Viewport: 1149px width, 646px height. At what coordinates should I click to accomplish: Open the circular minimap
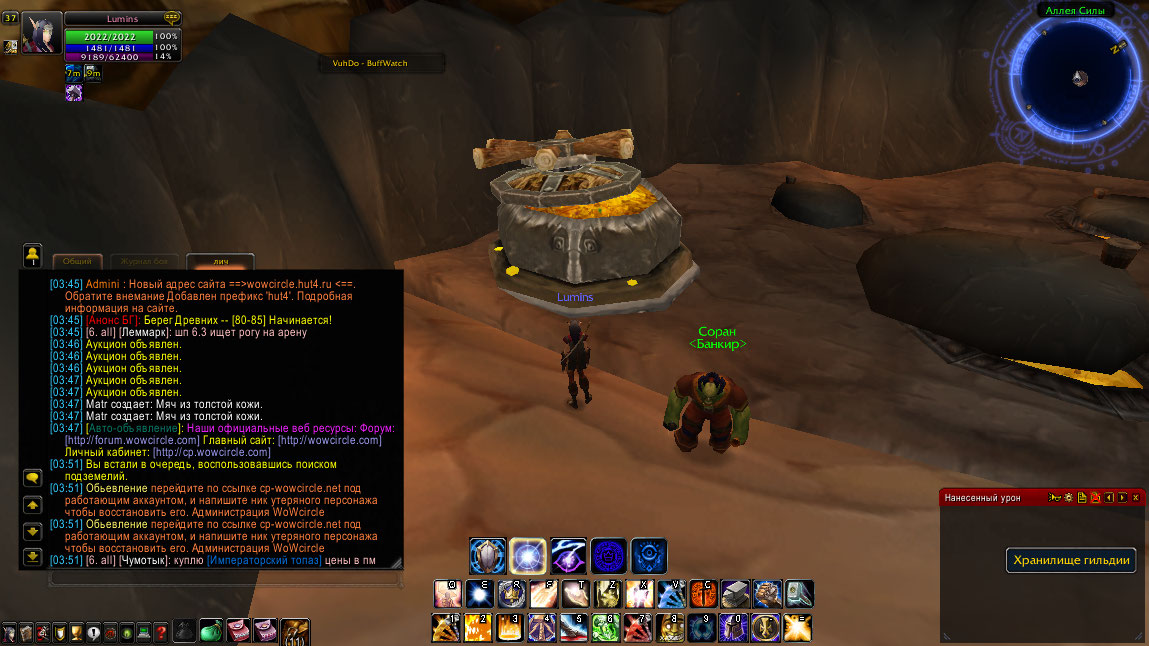(1079, 77)
